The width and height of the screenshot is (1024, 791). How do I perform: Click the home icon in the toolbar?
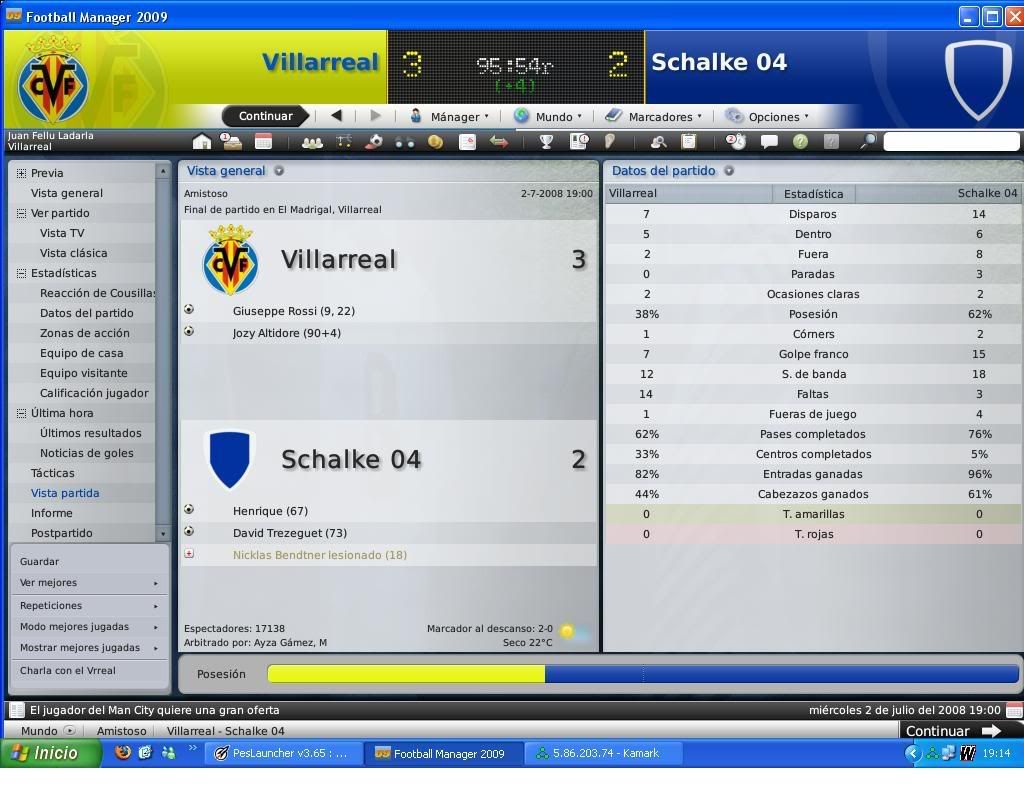pyautogui.click(x=202, y=142)
